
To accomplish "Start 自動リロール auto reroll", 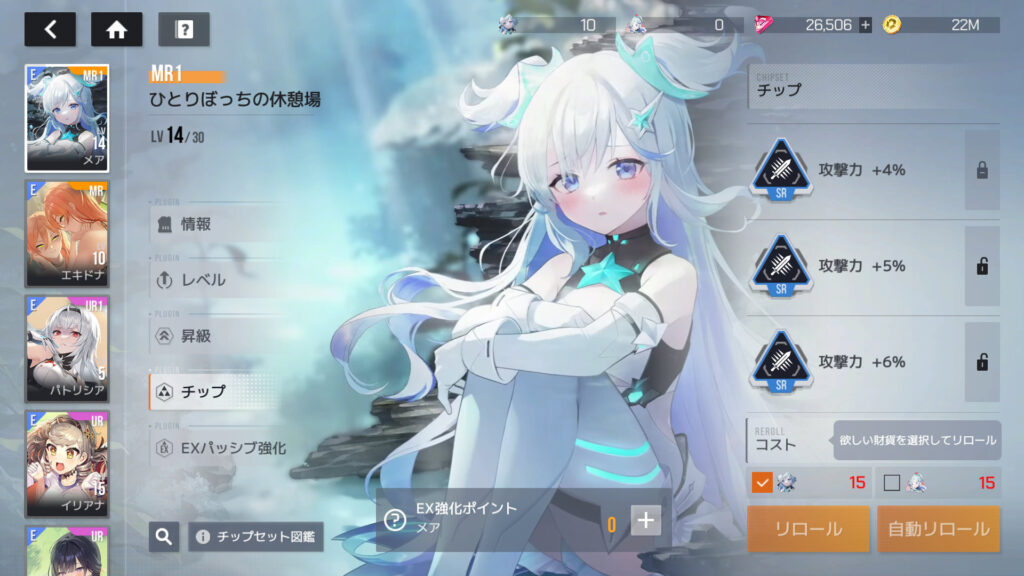I will click(x=938, y=529).
